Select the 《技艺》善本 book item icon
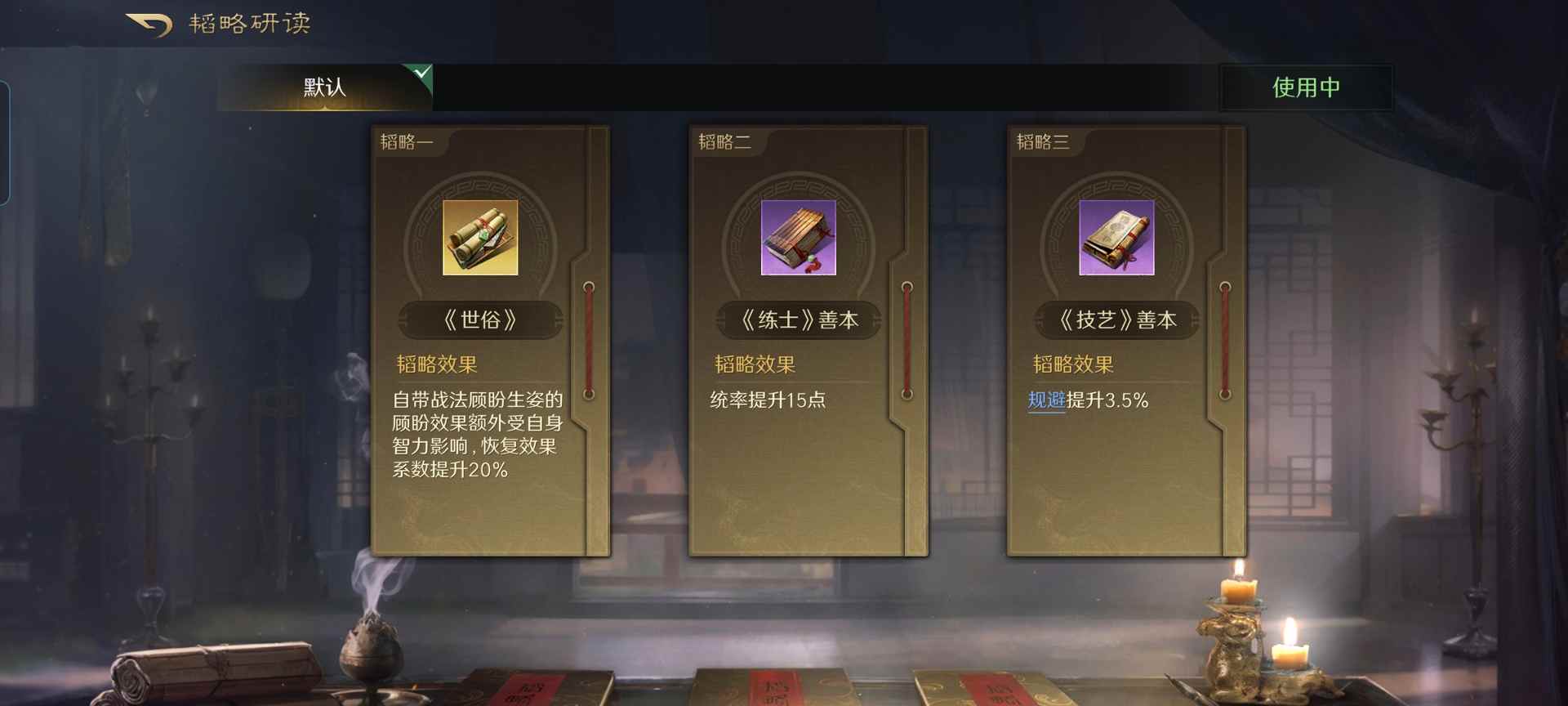The image size is (1568, 706). (1116, 237)
